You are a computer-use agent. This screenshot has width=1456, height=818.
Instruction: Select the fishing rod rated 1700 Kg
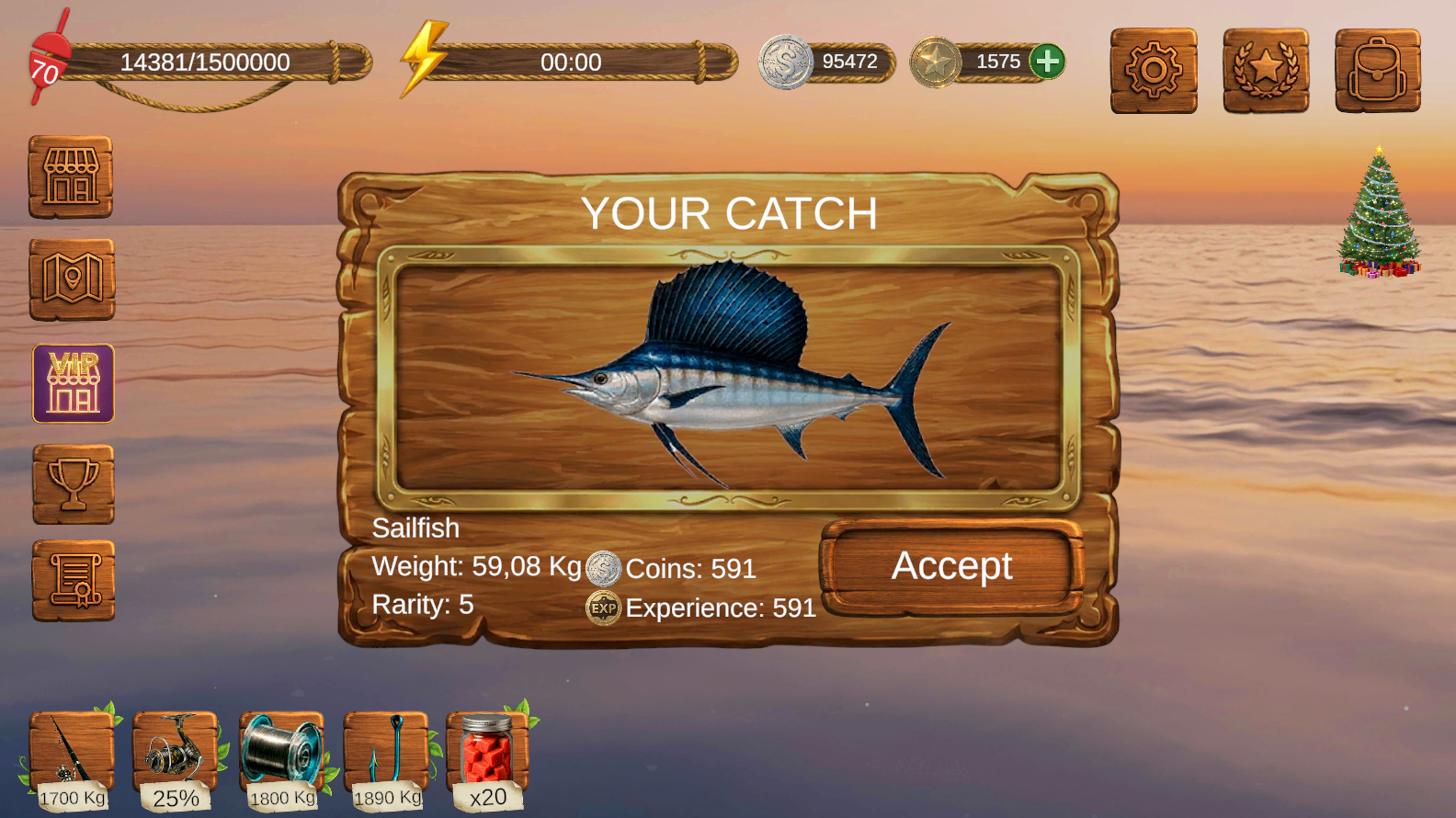click(x=72, y=754)
